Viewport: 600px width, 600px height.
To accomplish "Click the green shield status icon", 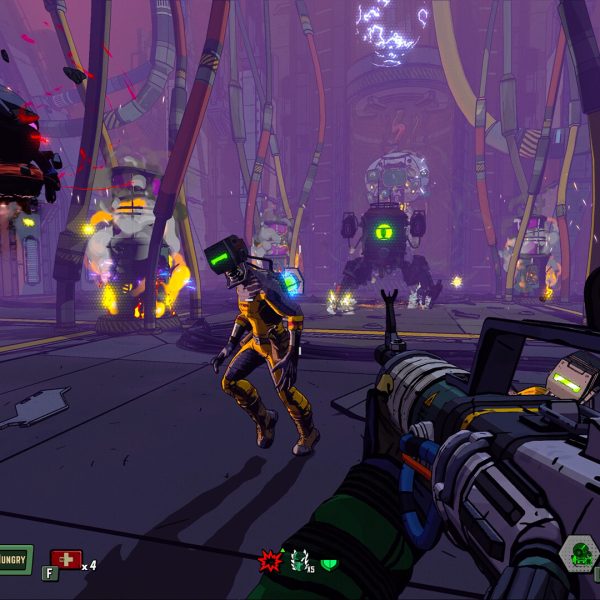I will coord(328,563).
